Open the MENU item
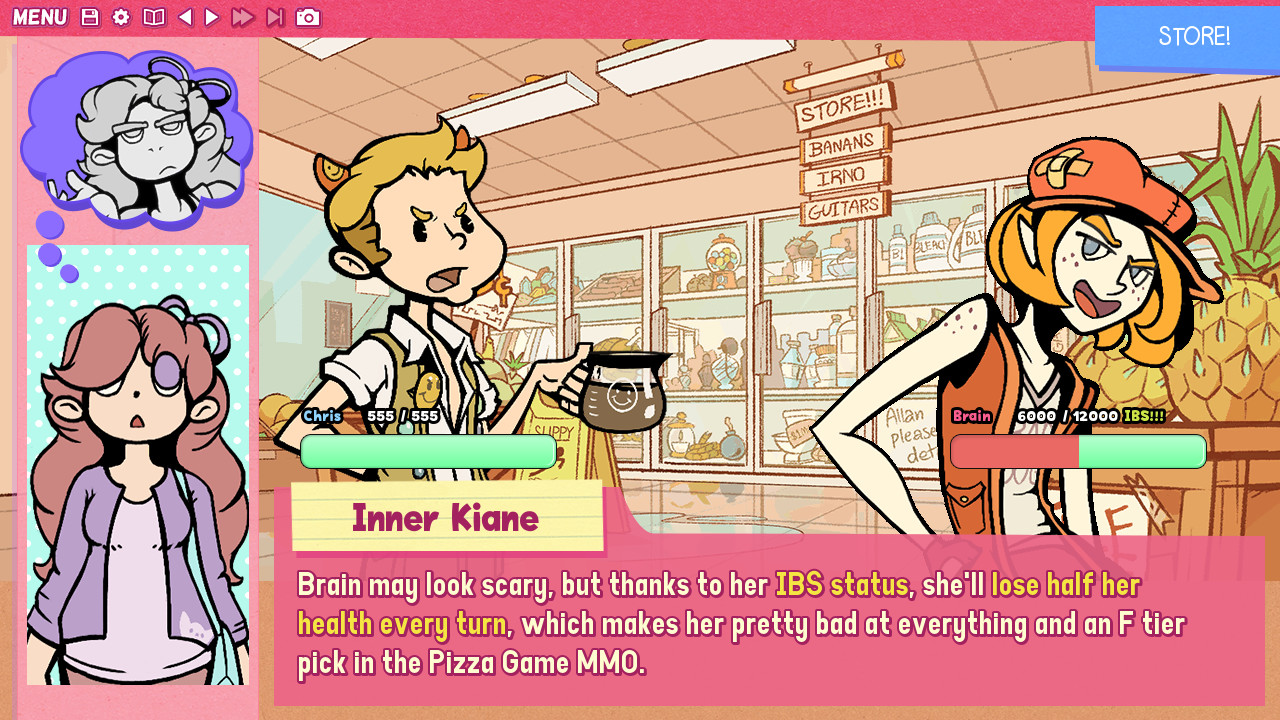 (41, 17)
